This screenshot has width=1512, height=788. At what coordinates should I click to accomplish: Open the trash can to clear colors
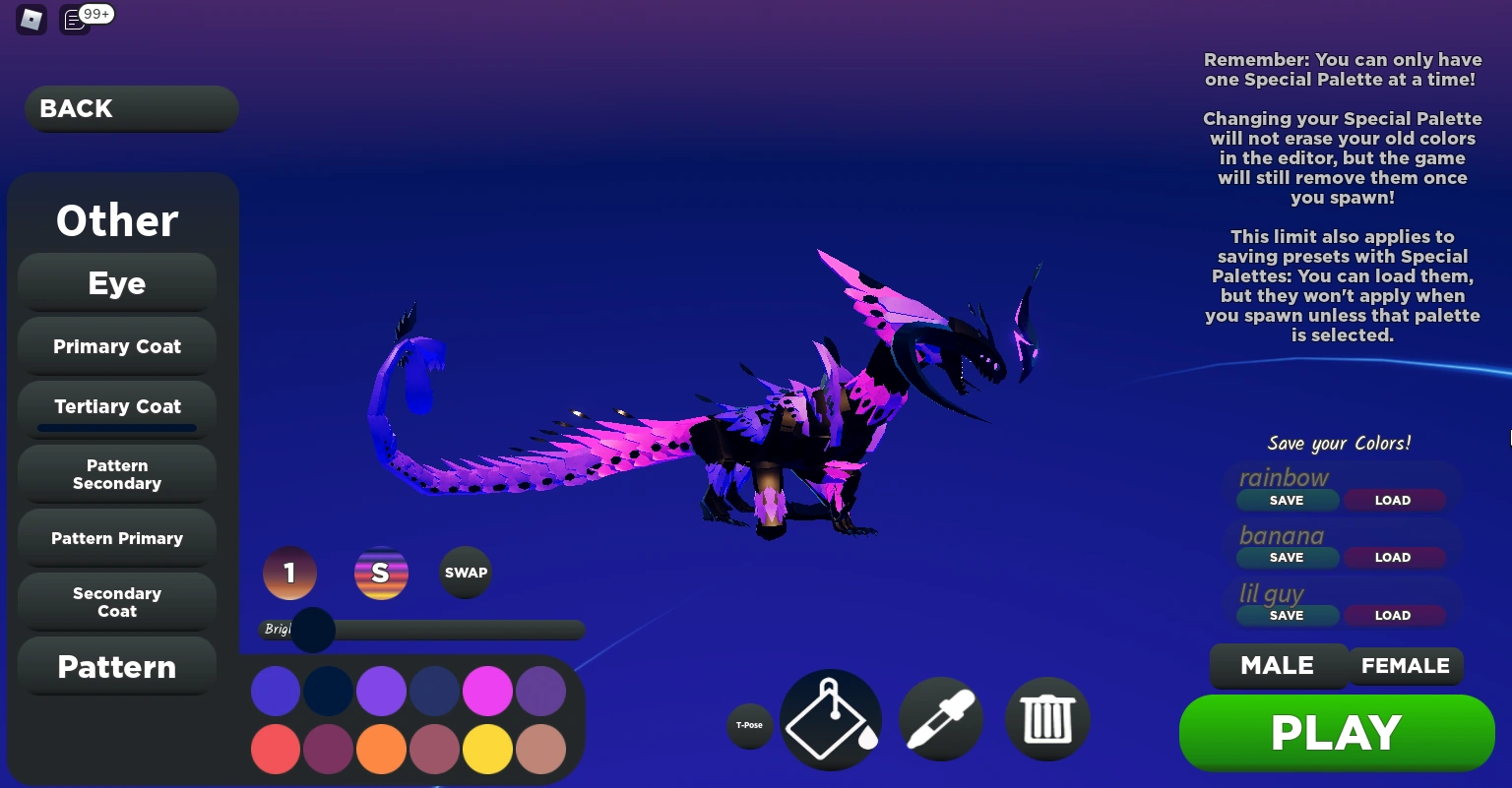point(1047,719)
